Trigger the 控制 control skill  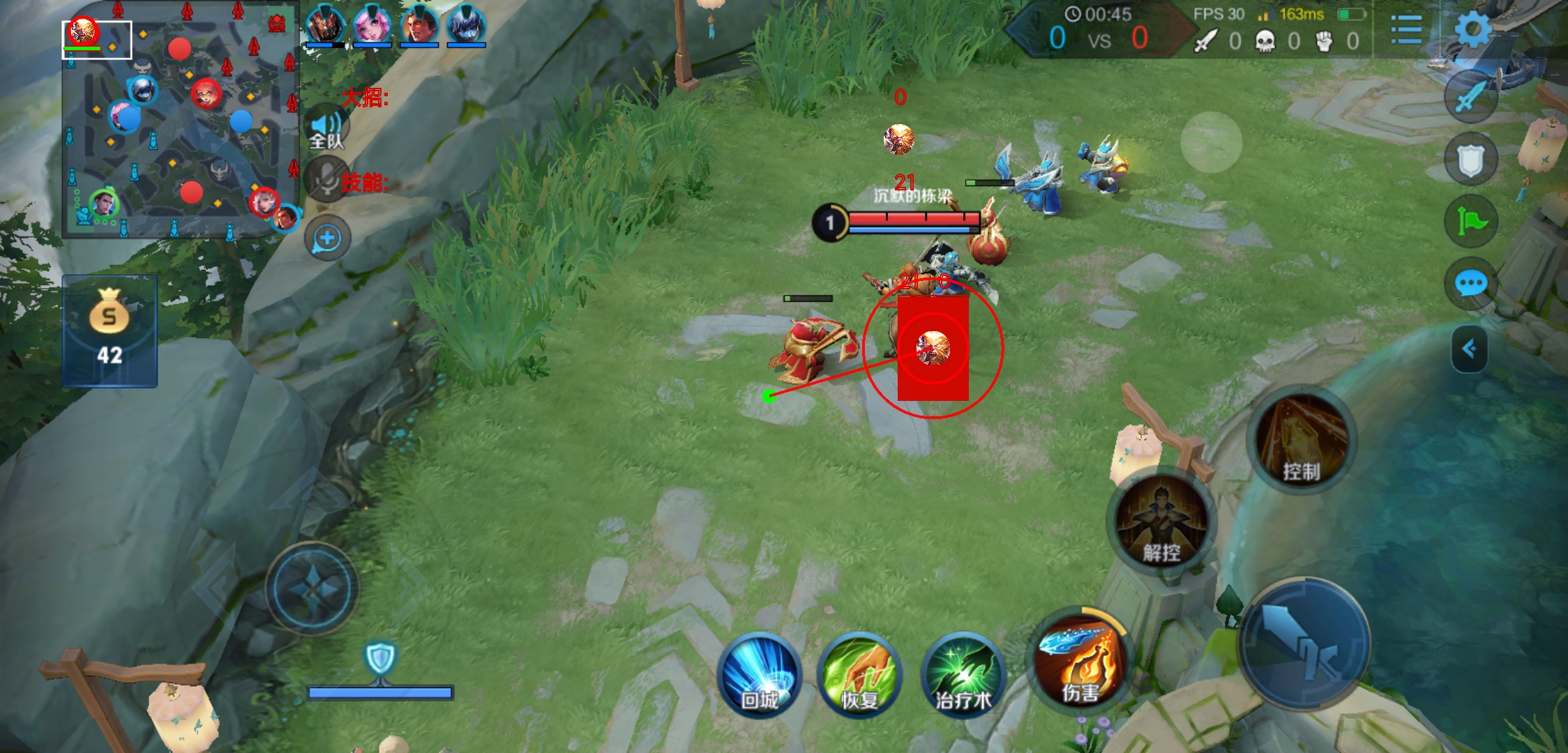click(1302, 441)
